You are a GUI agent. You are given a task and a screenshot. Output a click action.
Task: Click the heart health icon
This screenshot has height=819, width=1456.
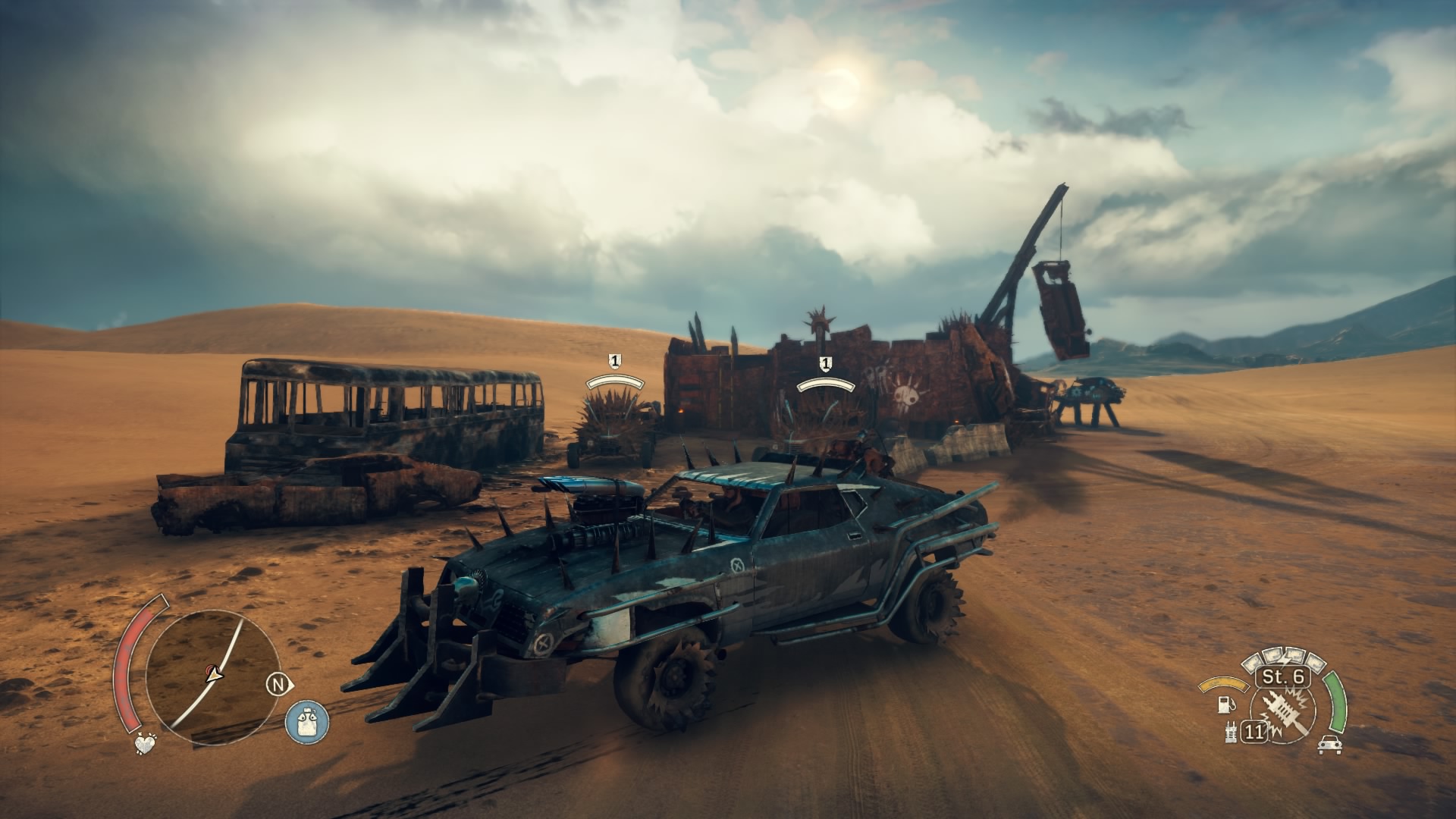click(143, 744)
